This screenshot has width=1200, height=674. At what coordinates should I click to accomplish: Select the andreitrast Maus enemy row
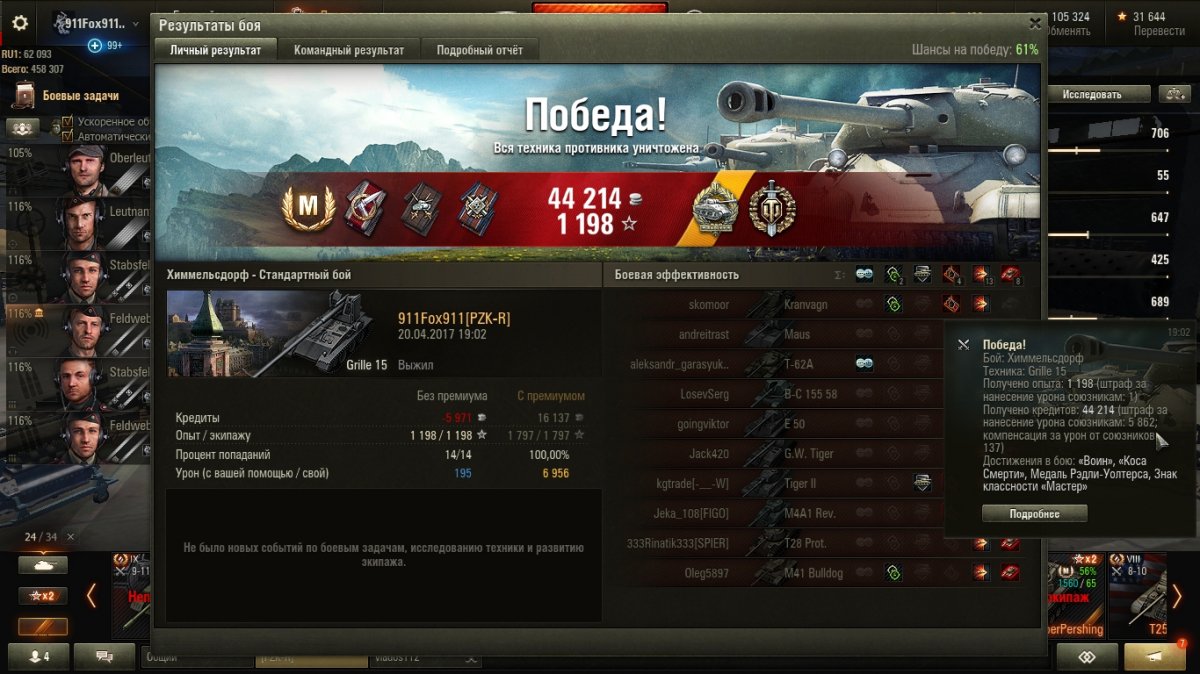780,334
